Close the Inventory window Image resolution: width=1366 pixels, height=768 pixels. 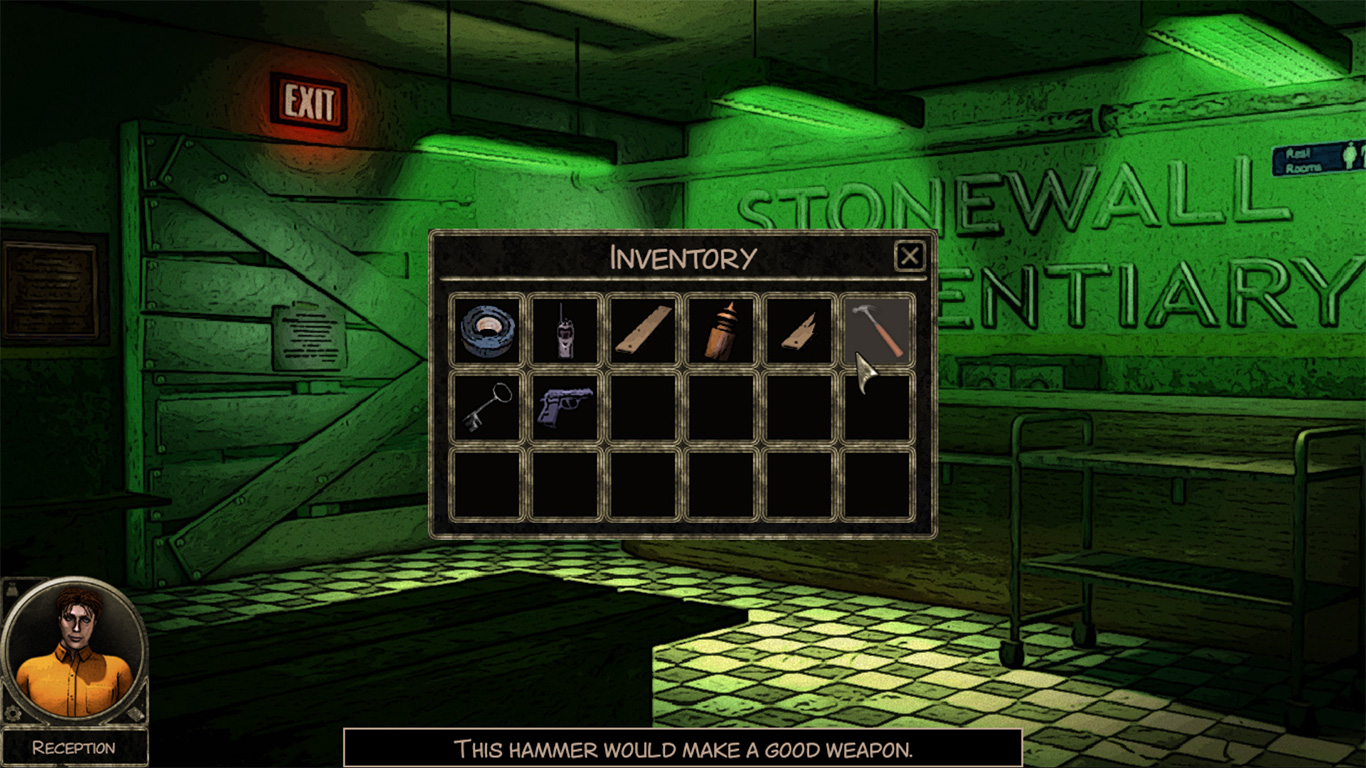click(x=910, y=257)
